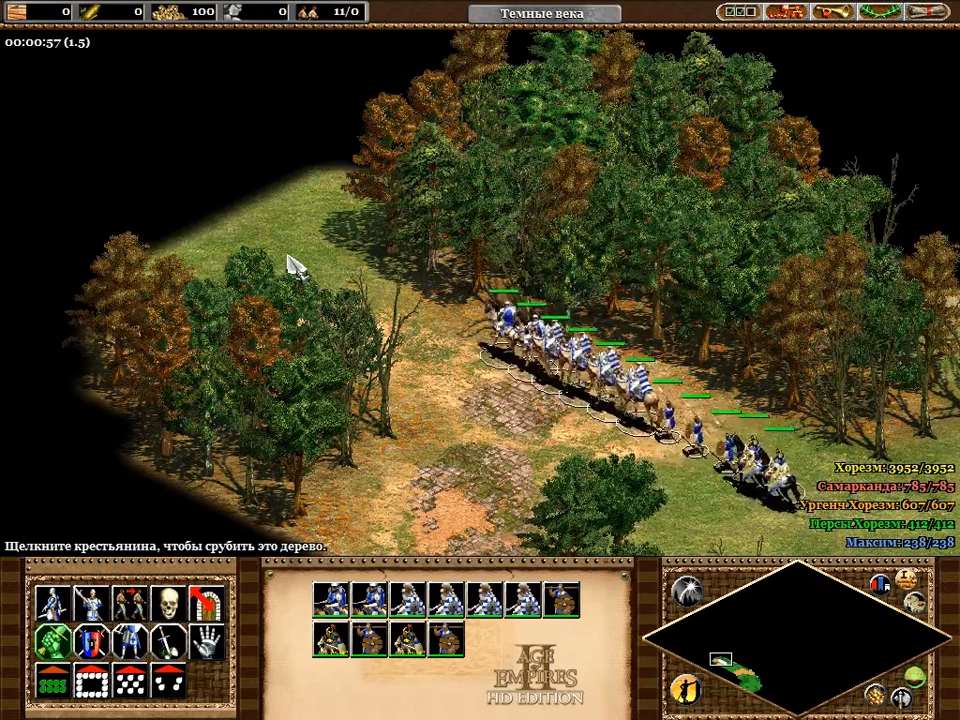The width and height of the screenshot is (960, 720).
Task: Select the no-attack stance with grounded sword
Action: (x=169, y=641)
